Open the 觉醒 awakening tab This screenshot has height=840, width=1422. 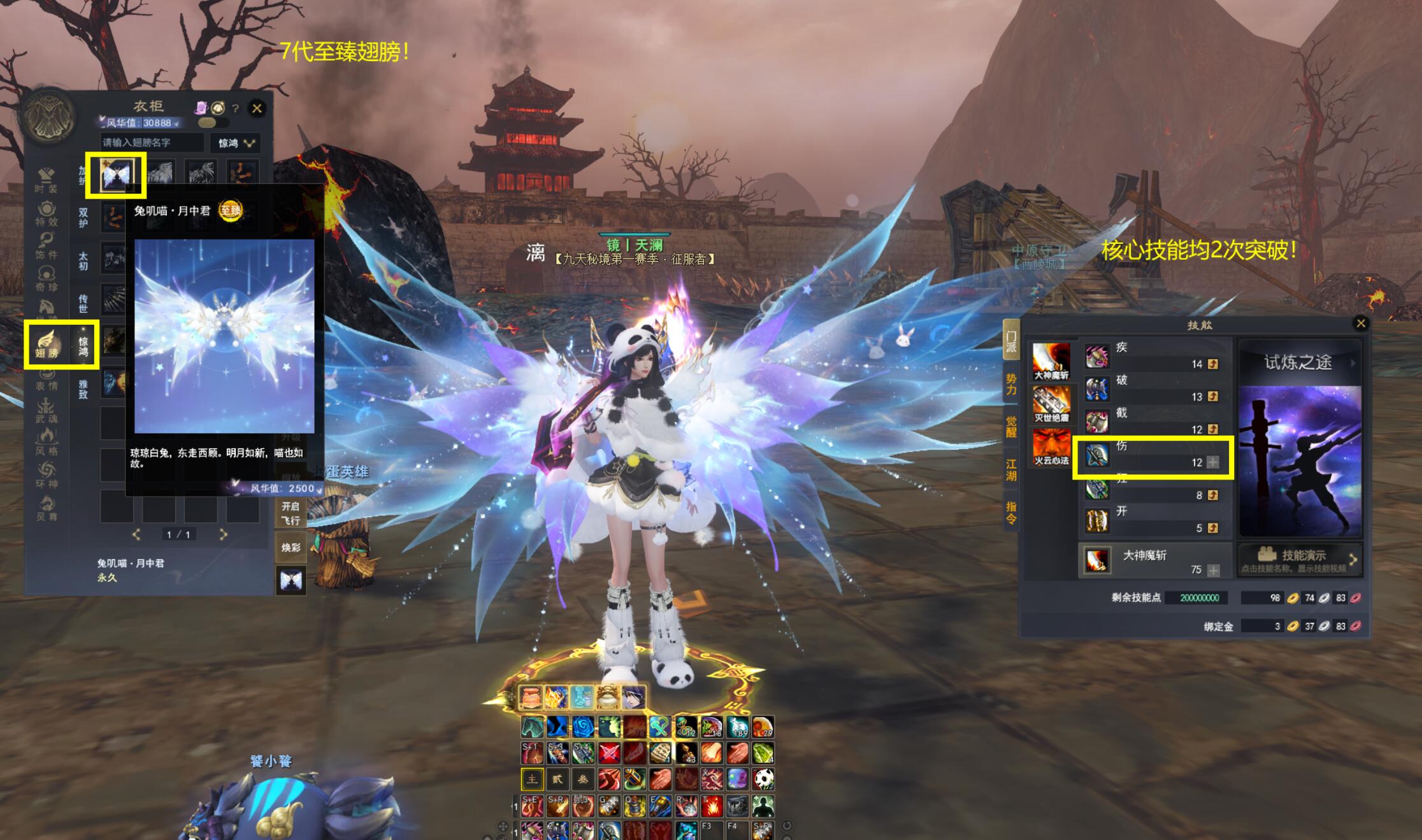(x=1011, y=425)
